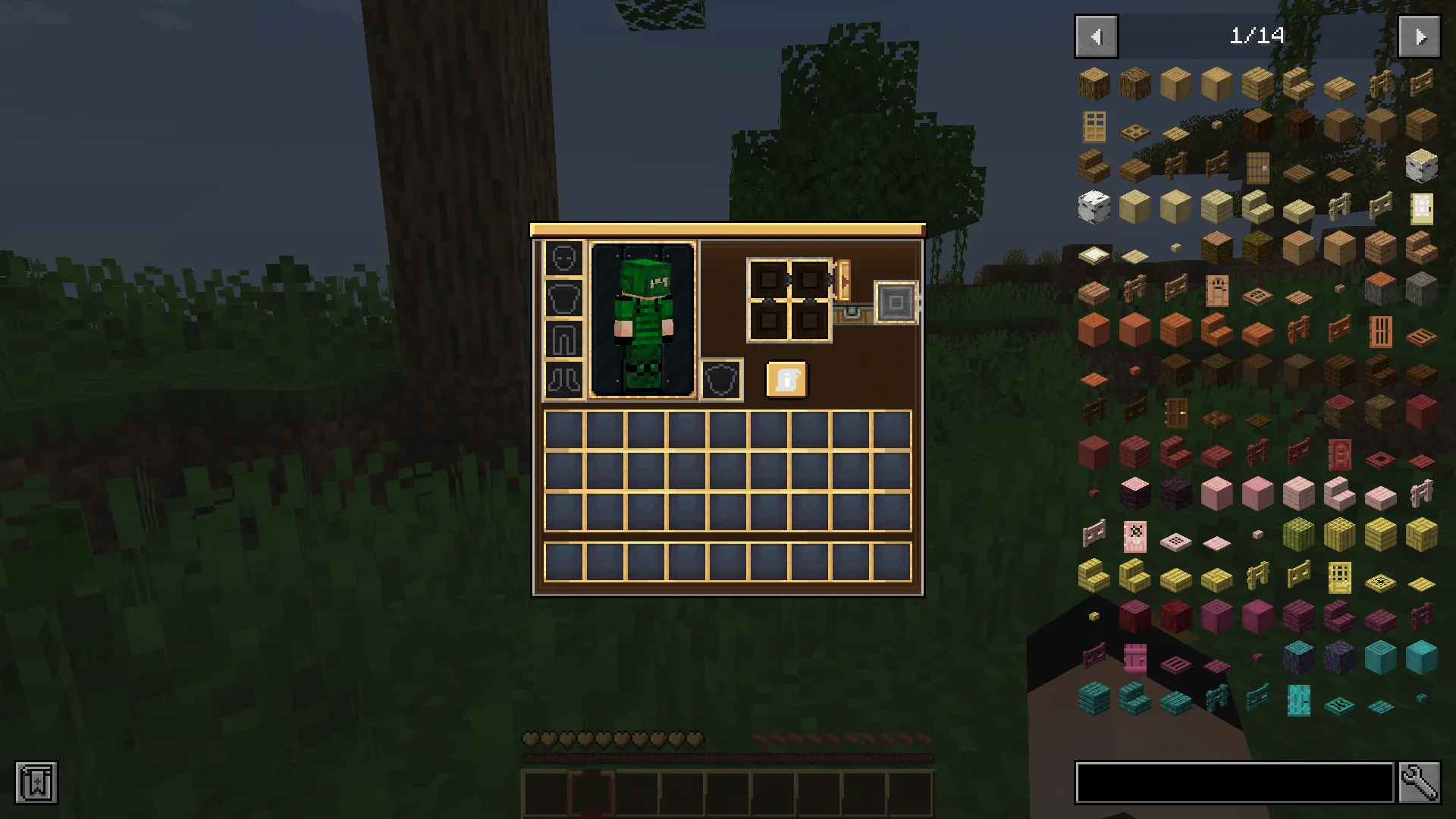Click the crafting output result slot

pyautogui.click(x=896, y=303)
